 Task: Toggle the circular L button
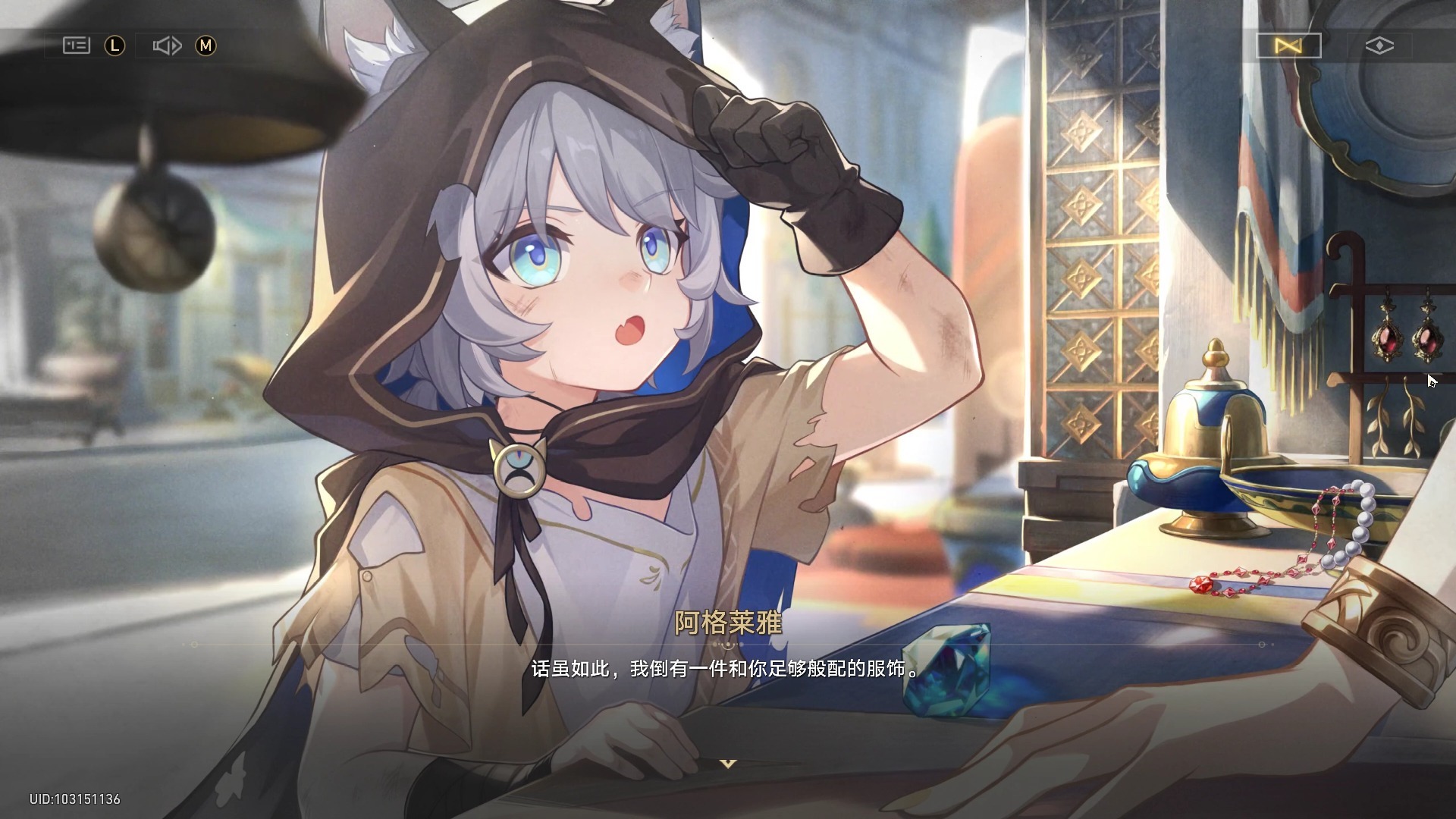click(x=114, y=45)
